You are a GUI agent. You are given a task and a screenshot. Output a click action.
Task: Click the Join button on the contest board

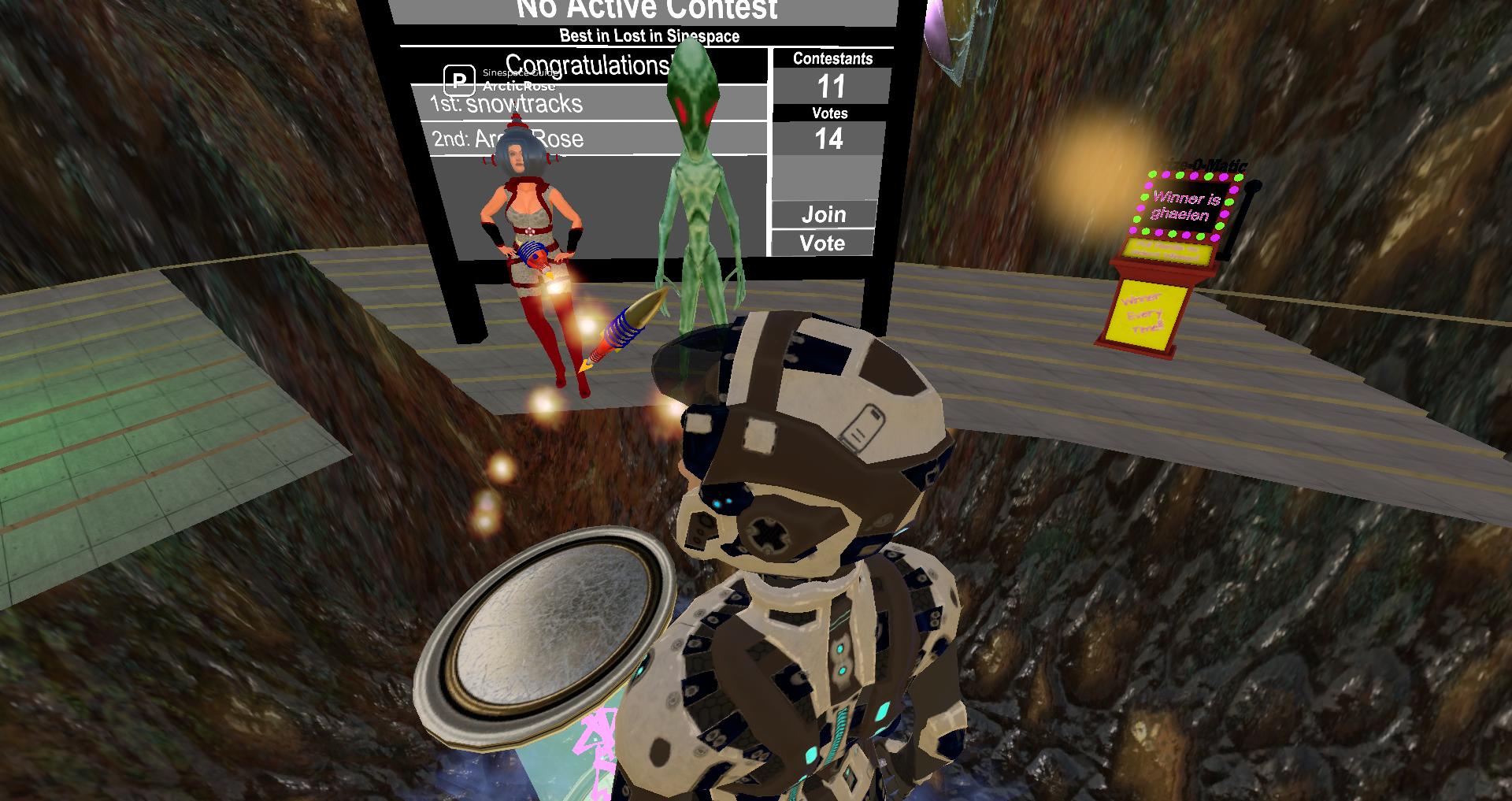coord(824,214)
